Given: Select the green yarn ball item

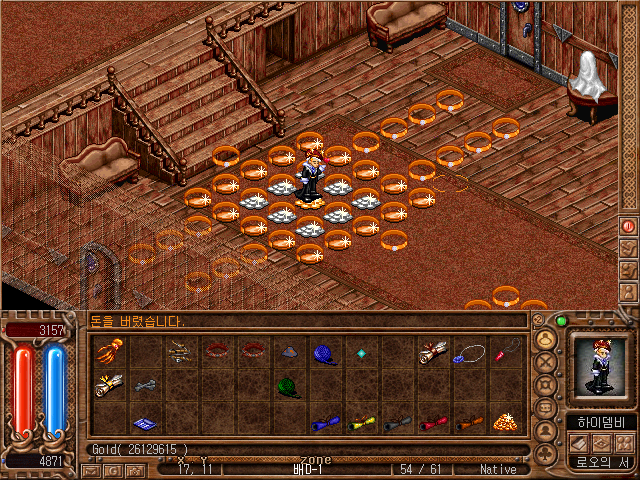Looking at the screenshot, I should (x=288, y=387).
